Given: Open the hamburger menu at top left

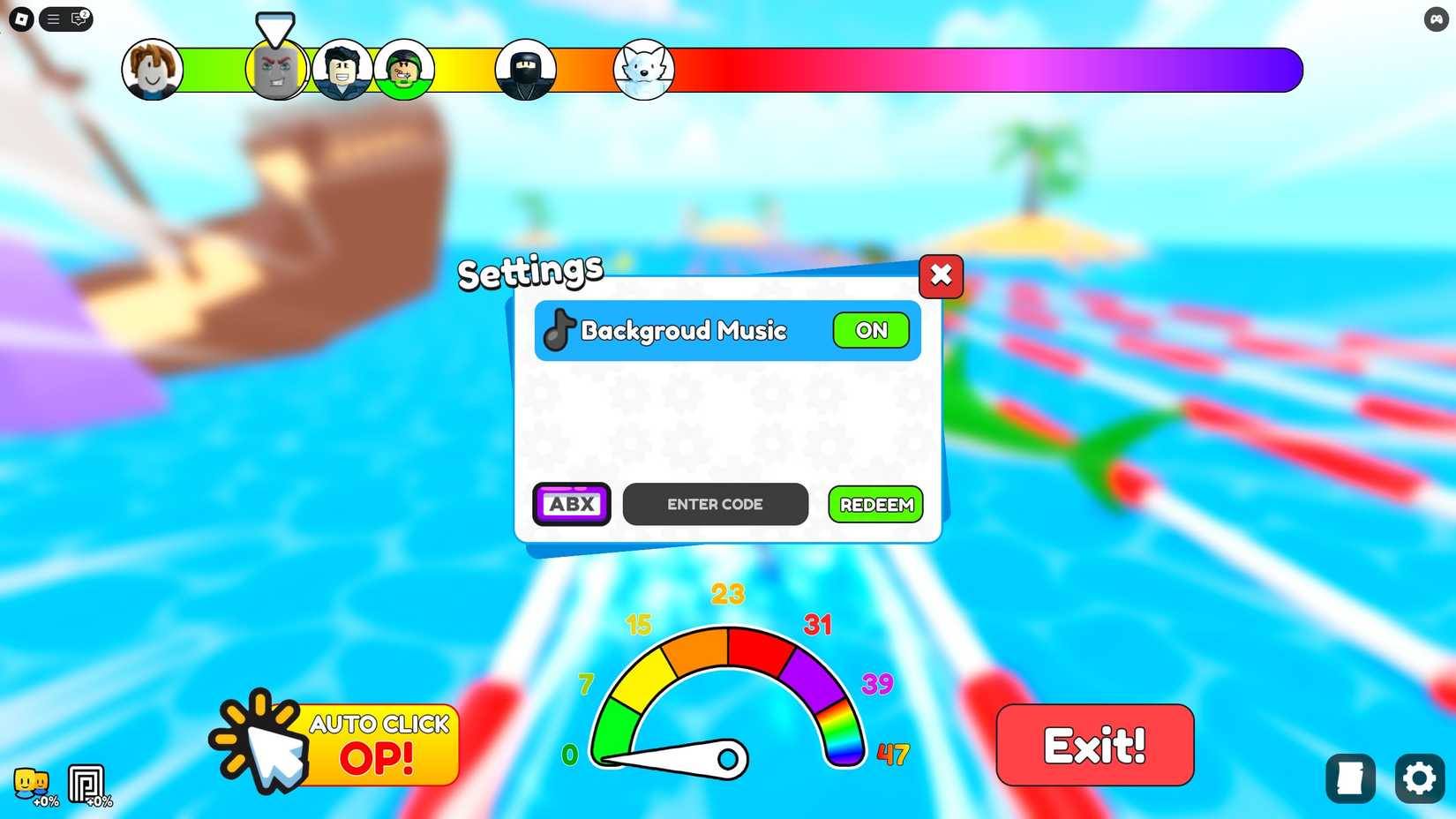Looking at the screenshot, I should pos(52,19).
